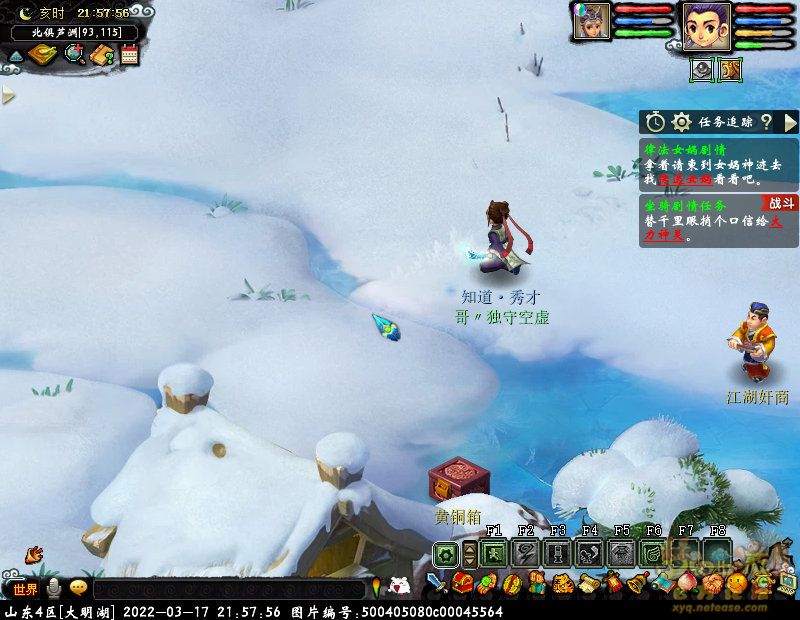Click the hotbar gear settings button
Viewport: 800px width, 620px height.
tap(446, 554)
